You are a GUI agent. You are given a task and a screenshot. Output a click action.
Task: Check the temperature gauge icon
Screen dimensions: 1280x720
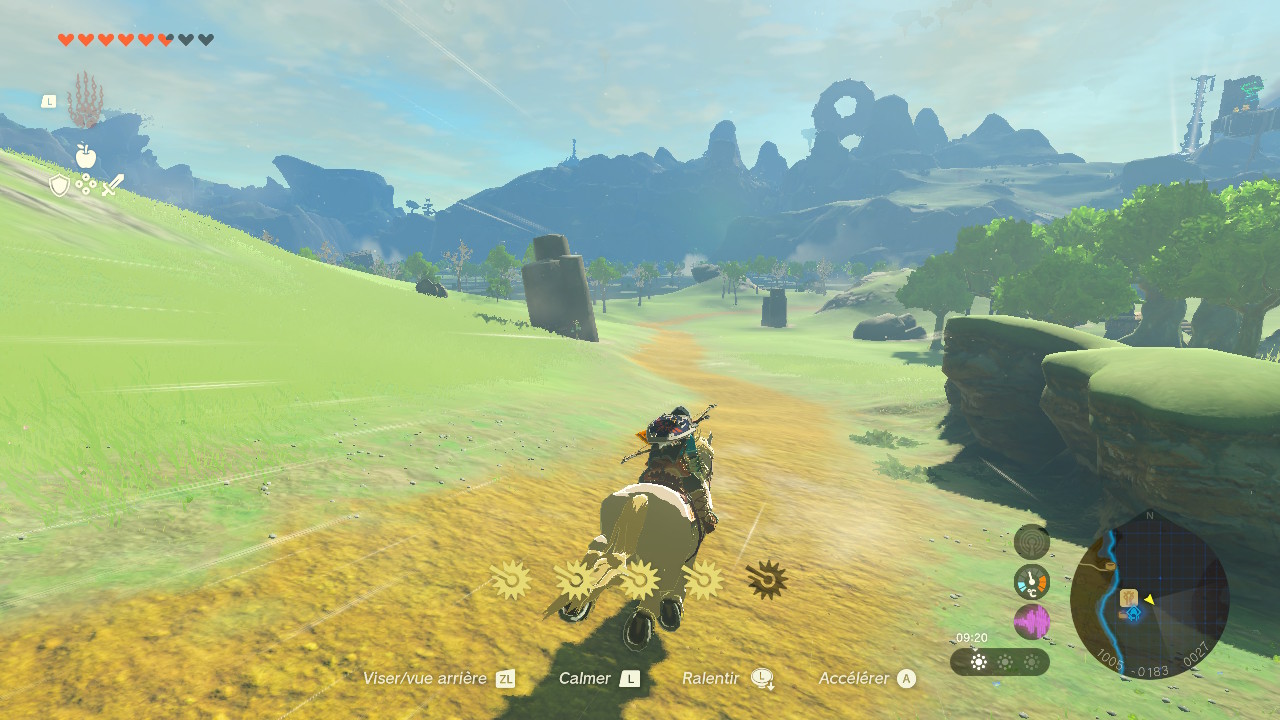pos(1032,581)
